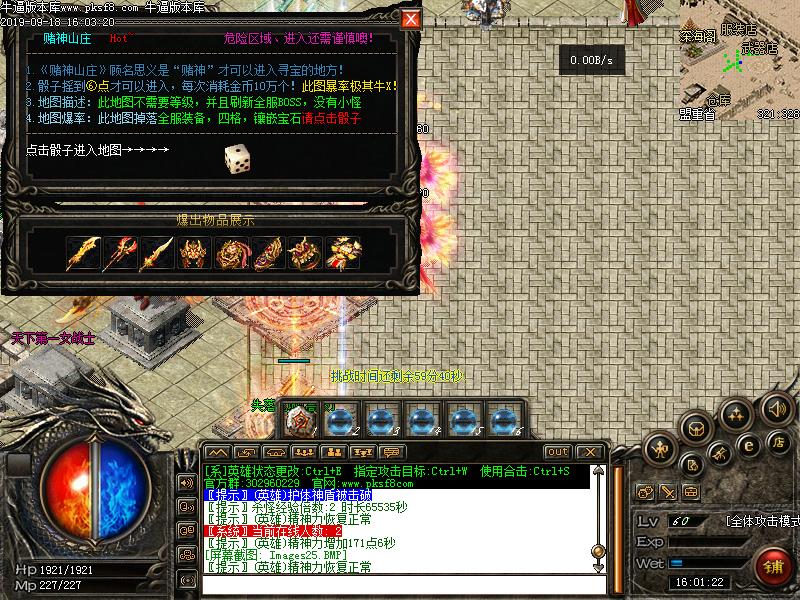
Task: Click the small crossed sword button
Action: 668,492
